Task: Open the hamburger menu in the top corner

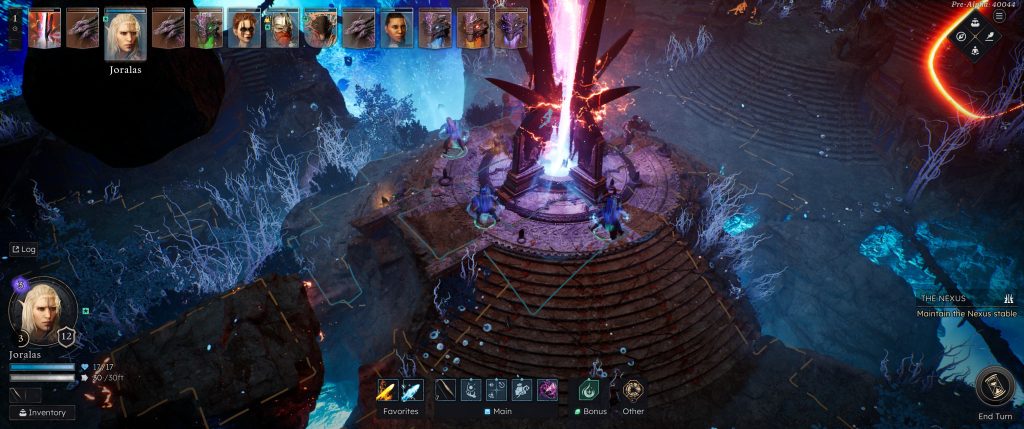Action: coord(998,16)
